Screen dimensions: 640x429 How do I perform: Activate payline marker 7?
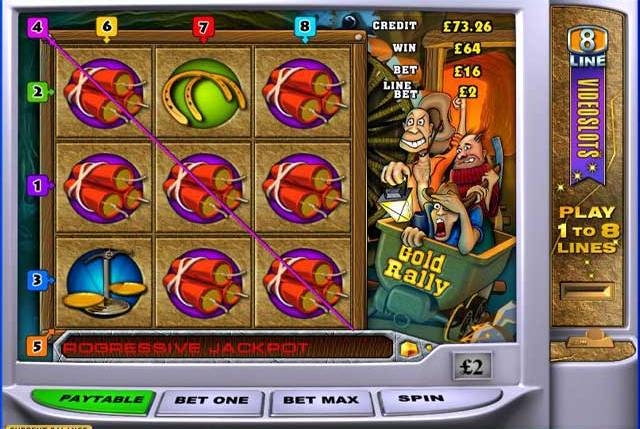click(204, 27)
